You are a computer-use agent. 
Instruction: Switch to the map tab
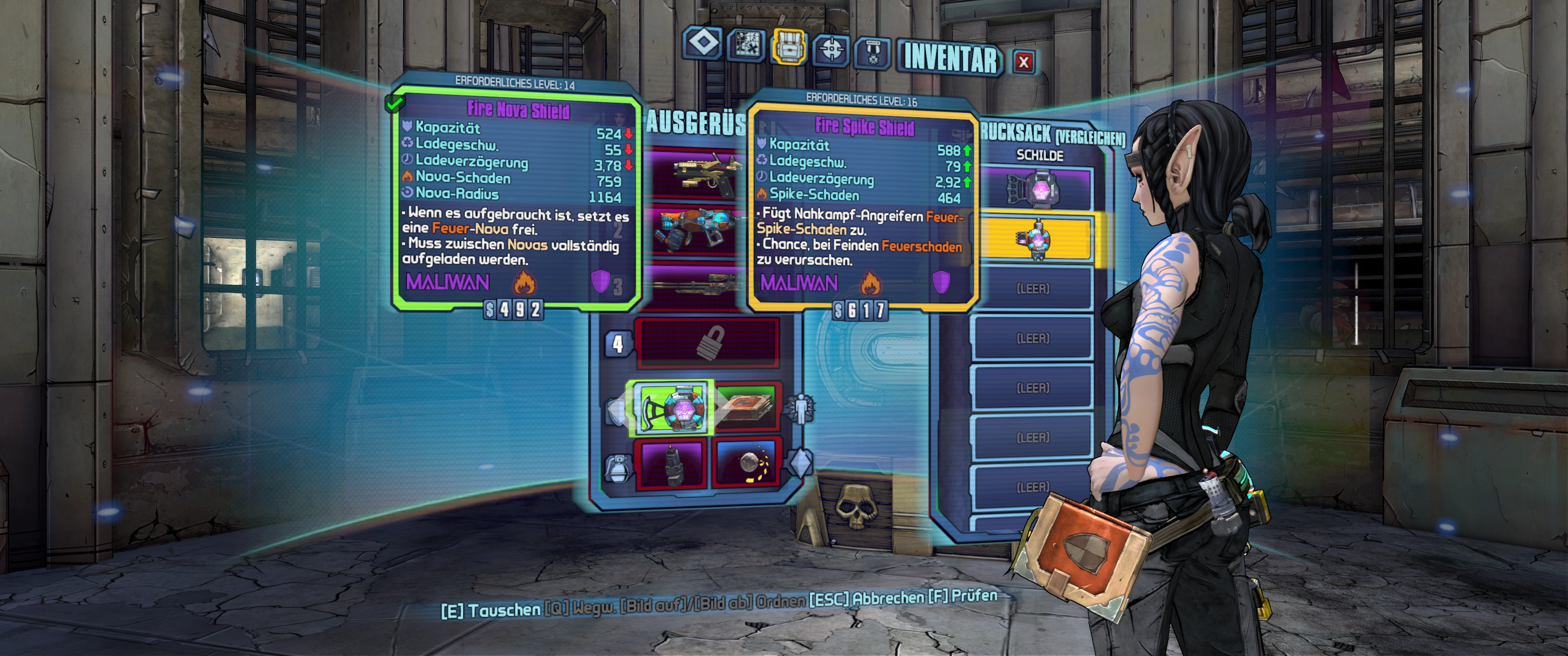click(746, 45)
